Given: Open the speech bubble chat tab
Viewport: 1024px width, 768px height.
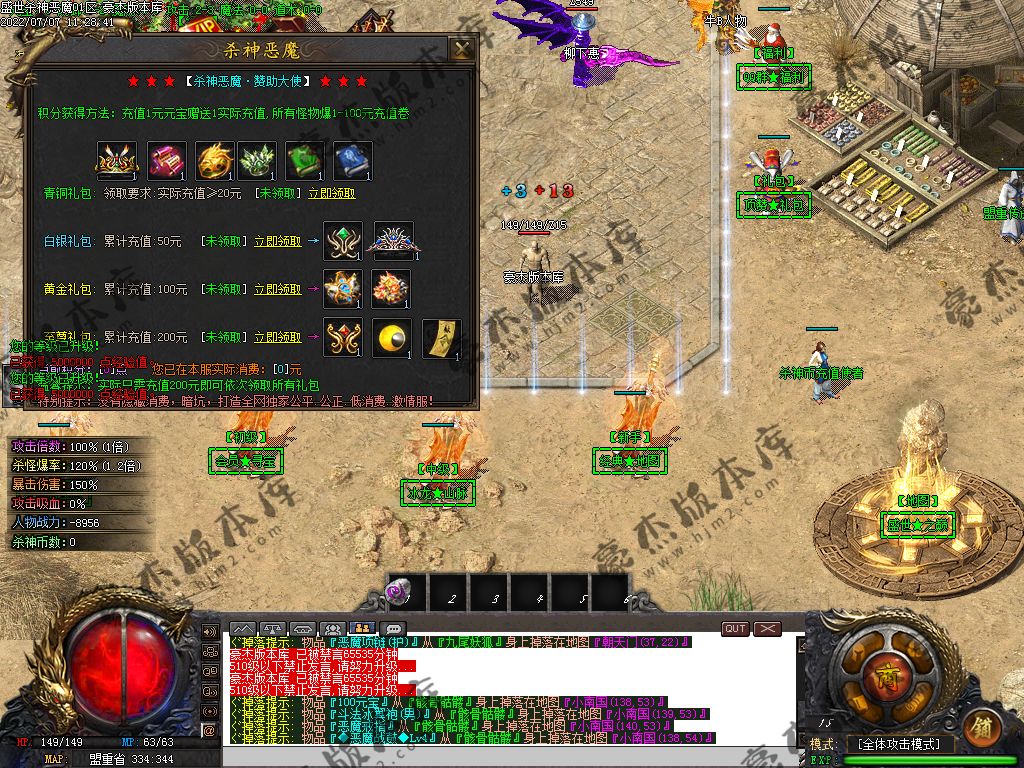Looking at the screenshot, I should click(x=393, y=629).
